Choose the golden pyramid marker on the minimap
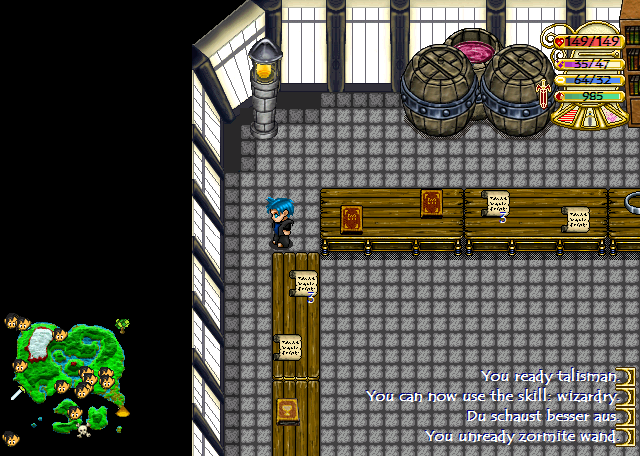The width and height of the screenshot is (640, 456). click(x=123, y=409)
